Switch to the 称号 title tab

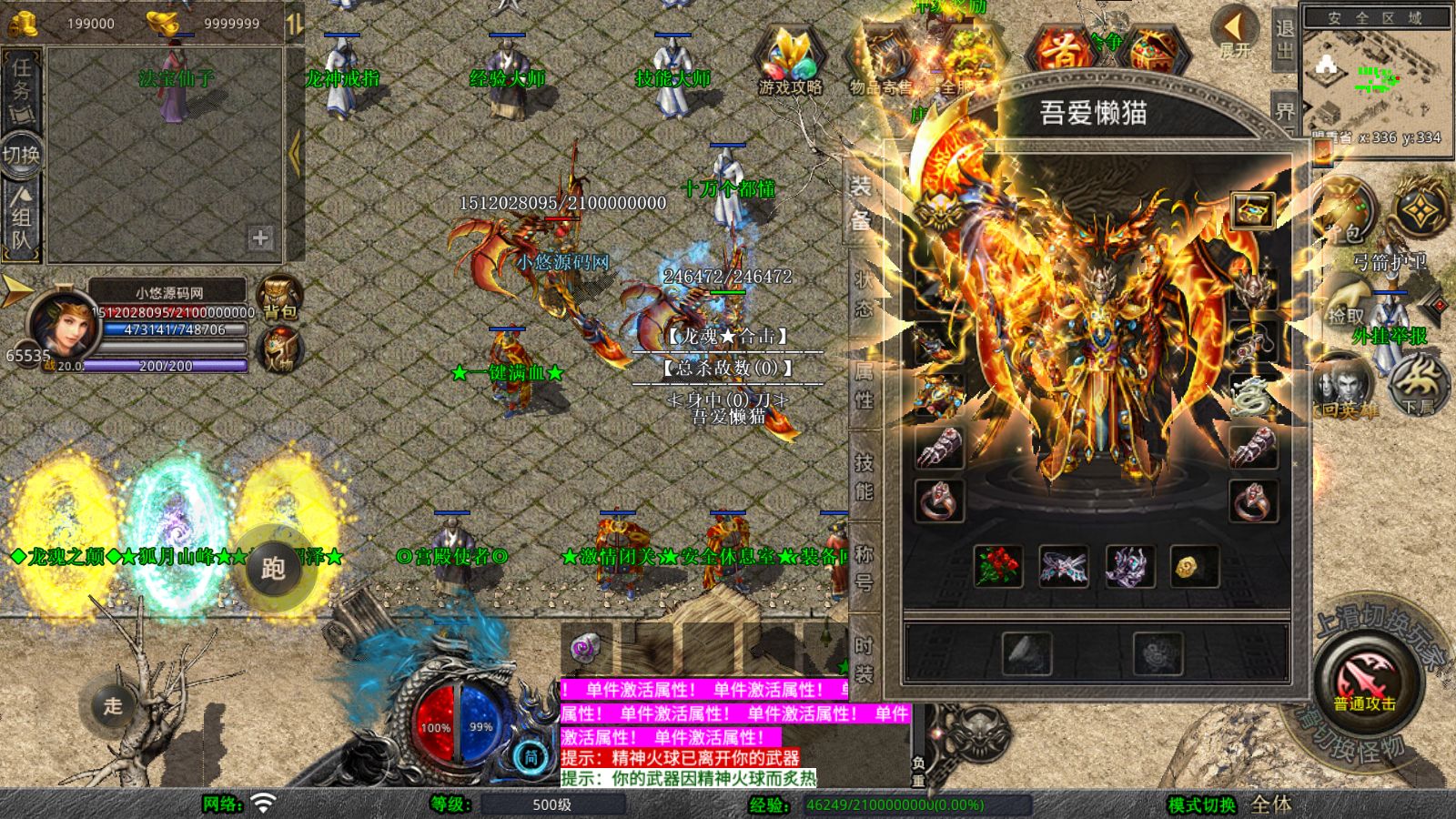coord(863,567)
